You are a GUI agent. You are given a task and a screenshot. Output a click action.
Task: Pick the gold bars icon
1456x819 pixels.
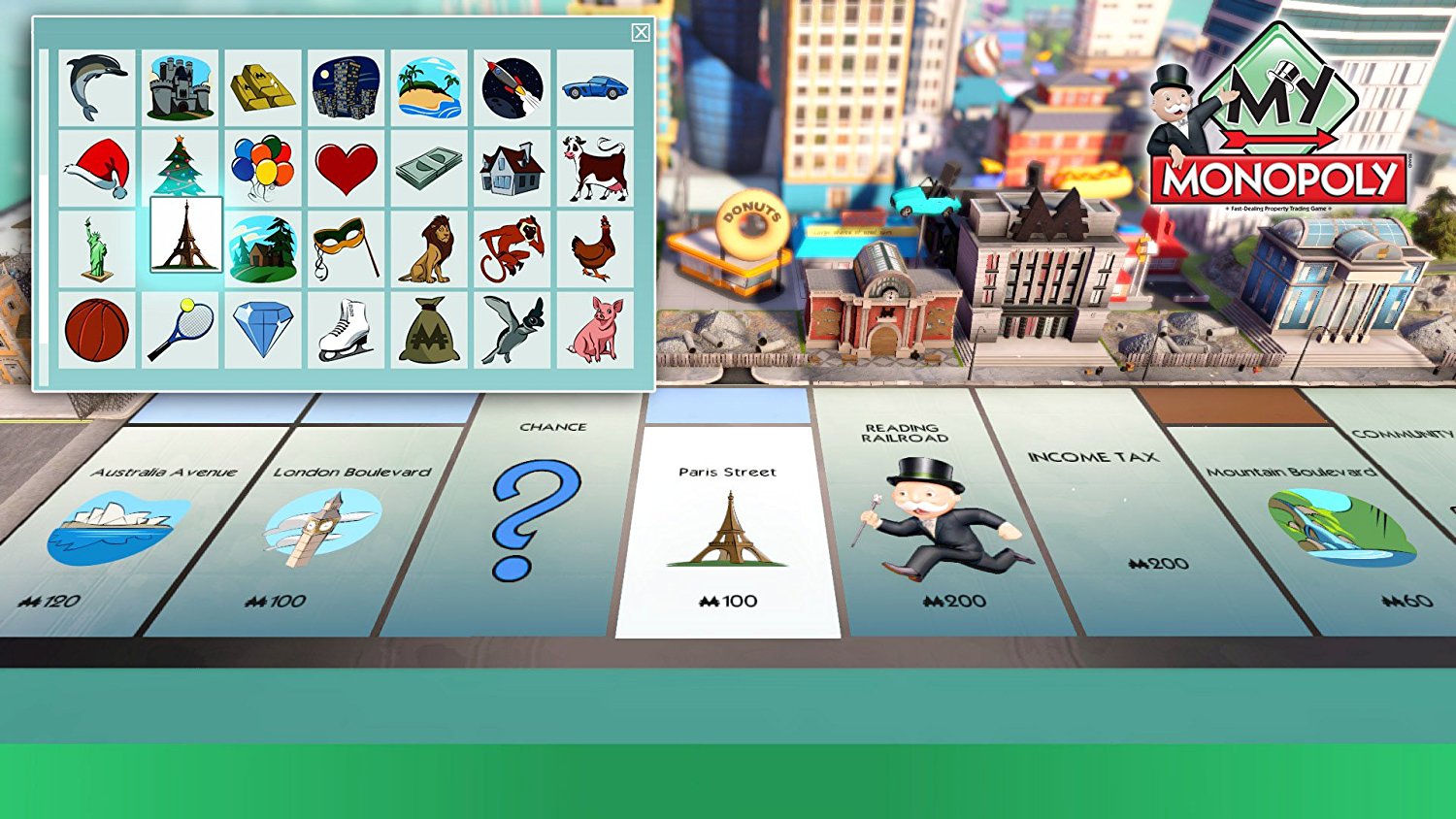click(262, 85)
